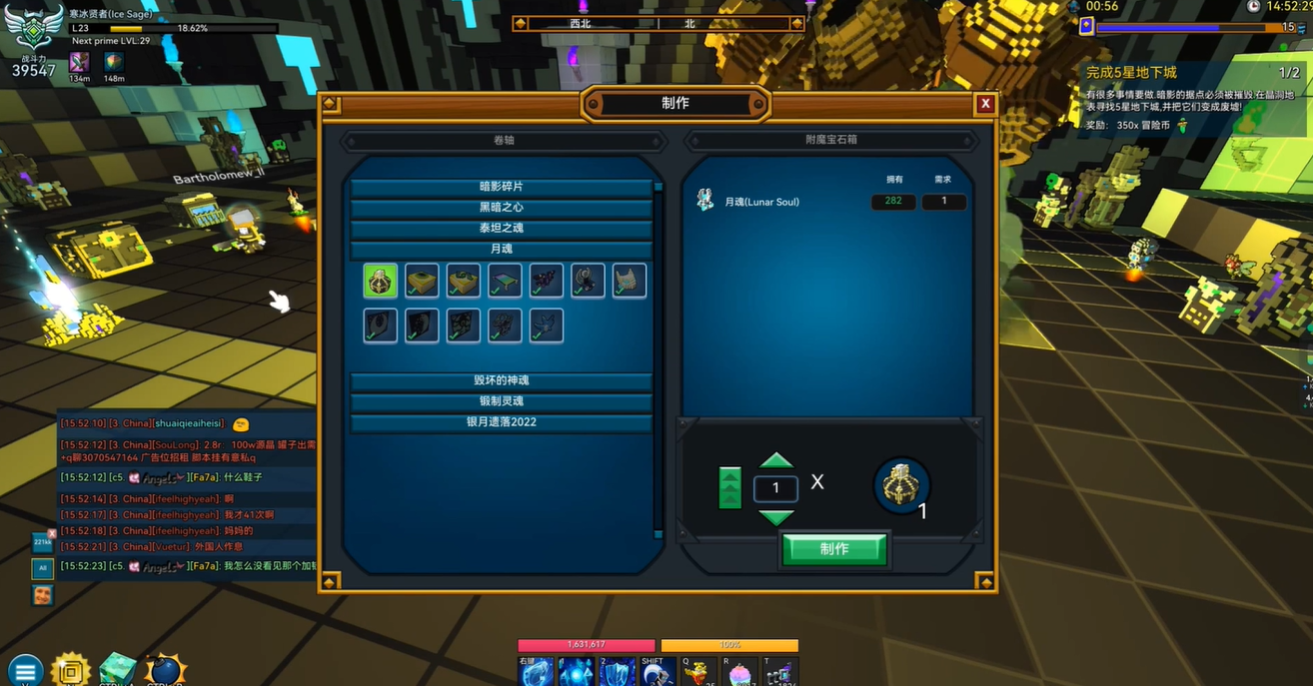Screen dimensions: 1313x686
Task: Expand the 暗影碎片 recipe category
Action: 501,187
